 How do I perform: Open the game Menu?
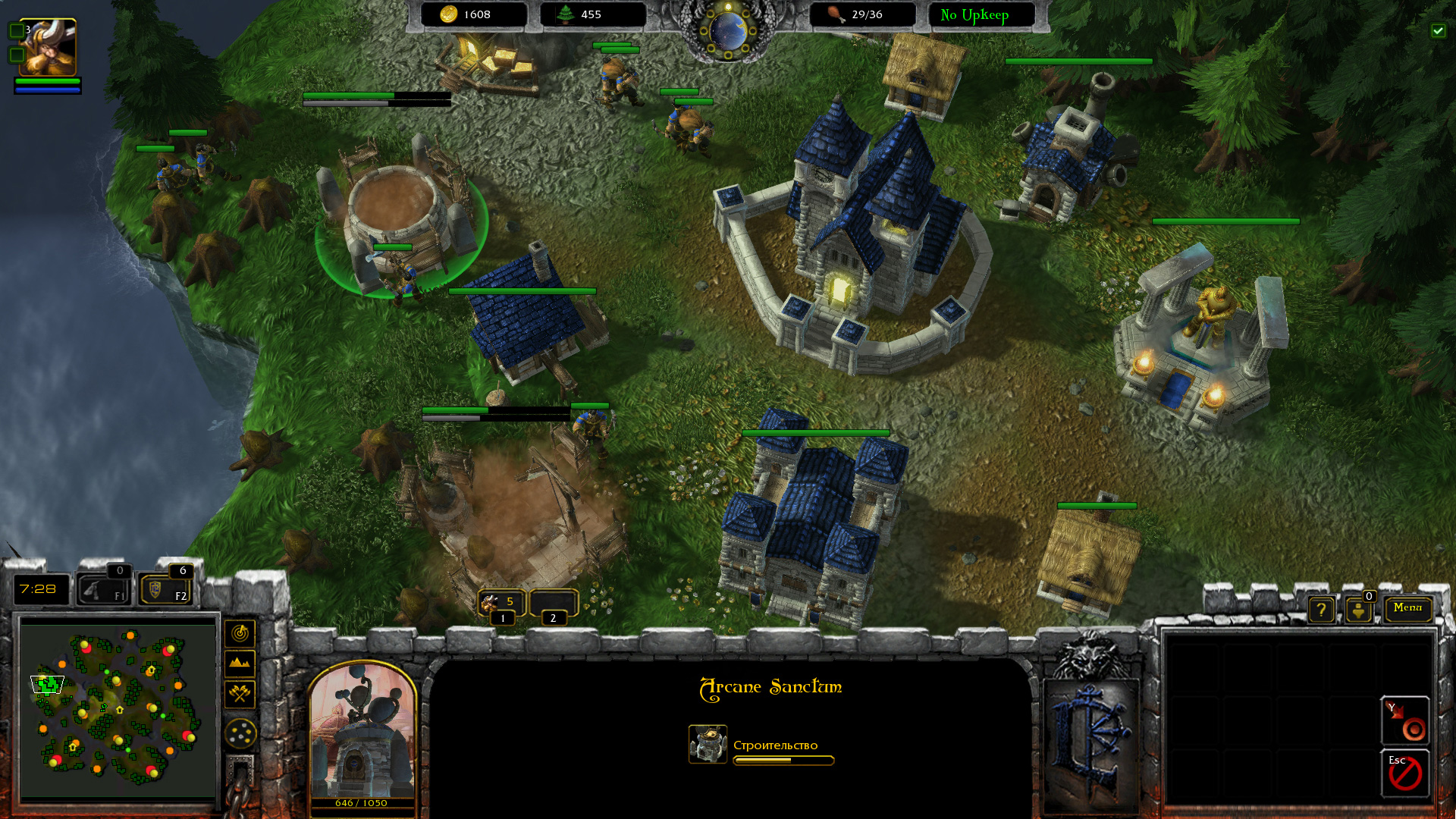click(x=1407, y=608)
